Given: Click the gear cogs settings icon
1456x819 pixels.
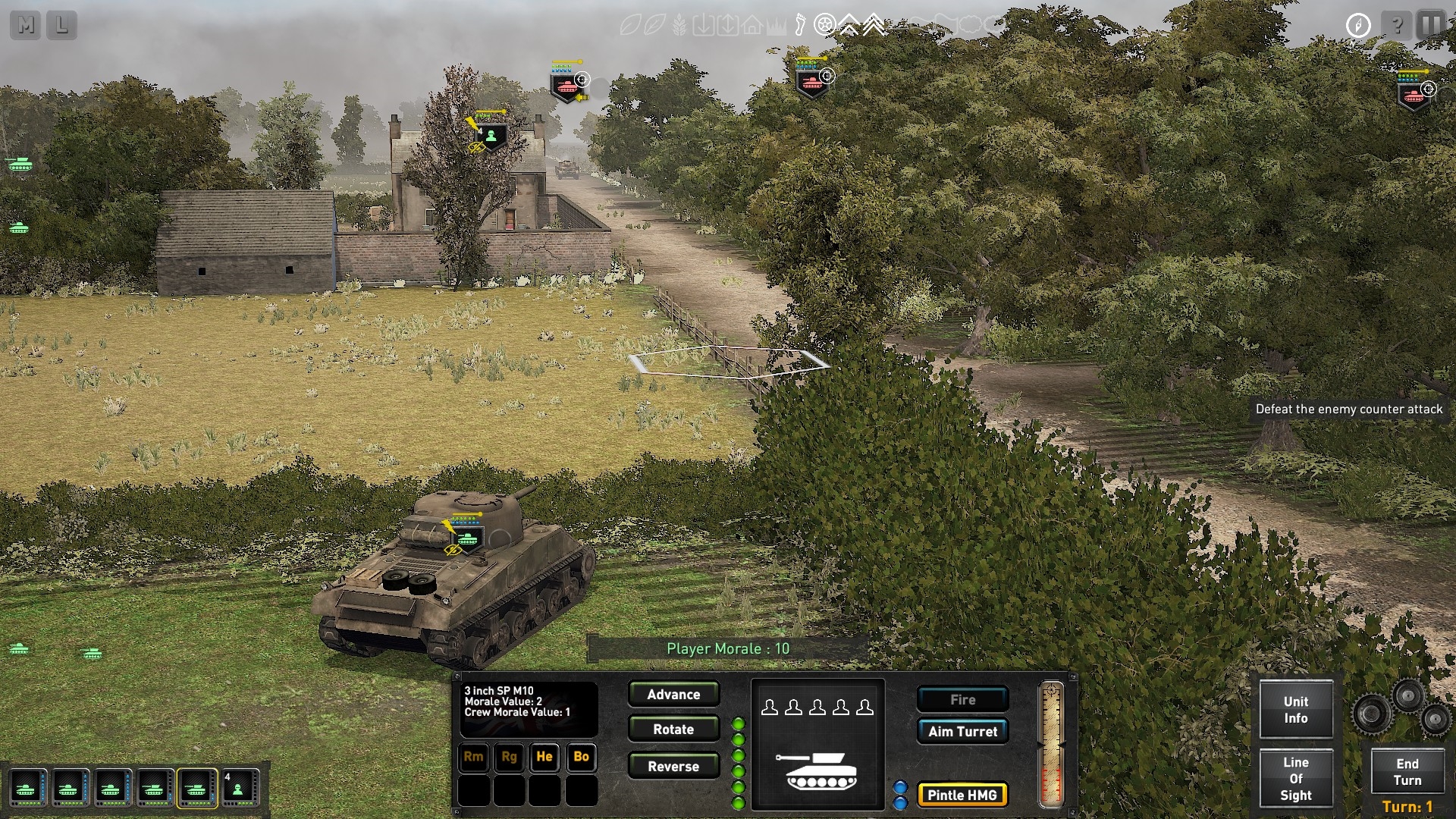Looking at the screenshot, I should [1403, 708].
